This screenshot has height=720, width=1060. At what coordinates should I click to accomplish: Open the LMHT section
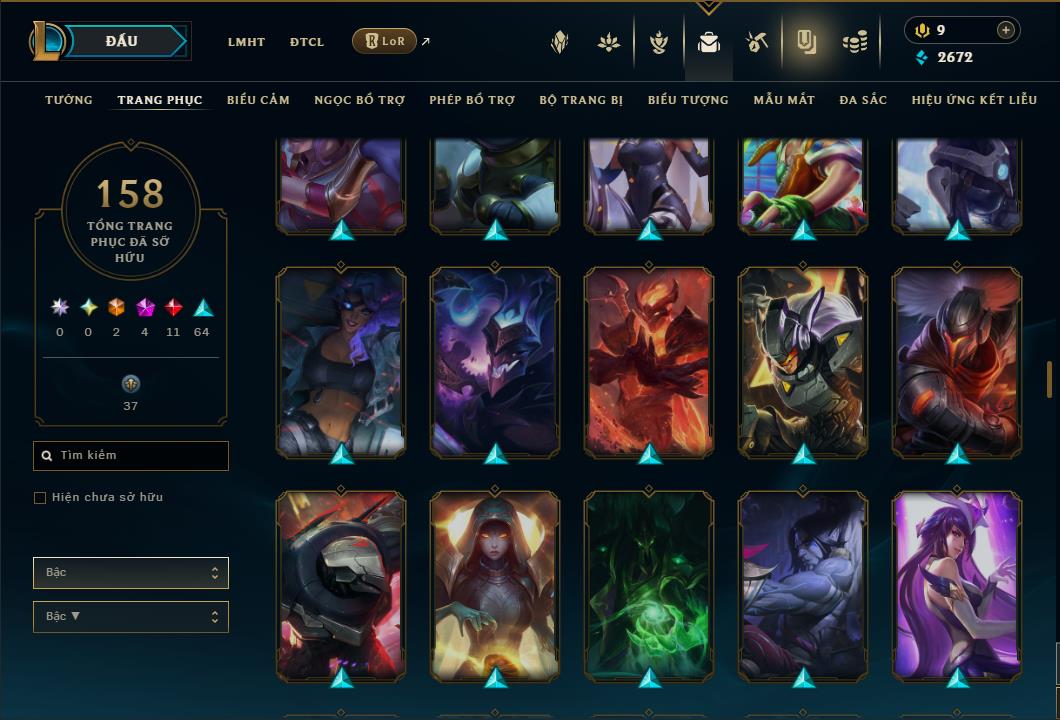click(x=246, y=42)
